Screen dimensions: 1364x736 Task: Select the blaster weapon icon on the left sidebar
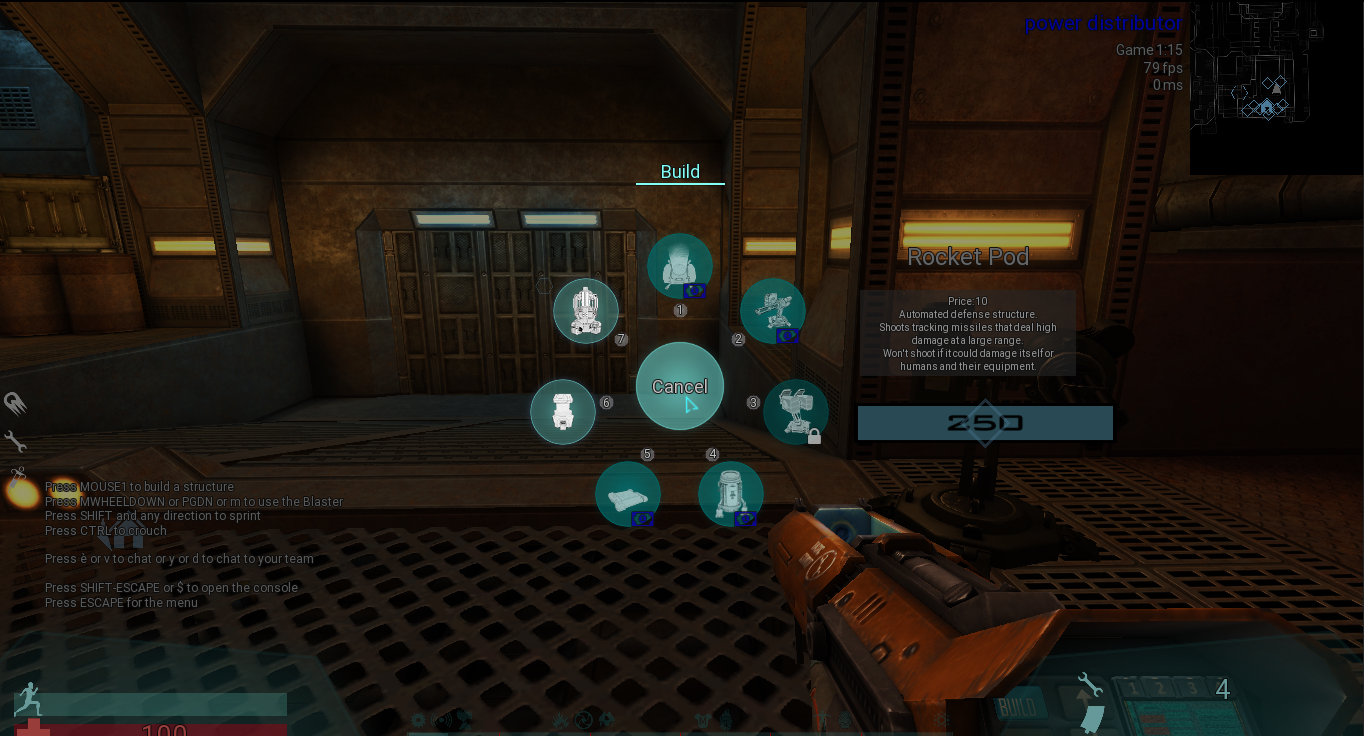[14, 404]
